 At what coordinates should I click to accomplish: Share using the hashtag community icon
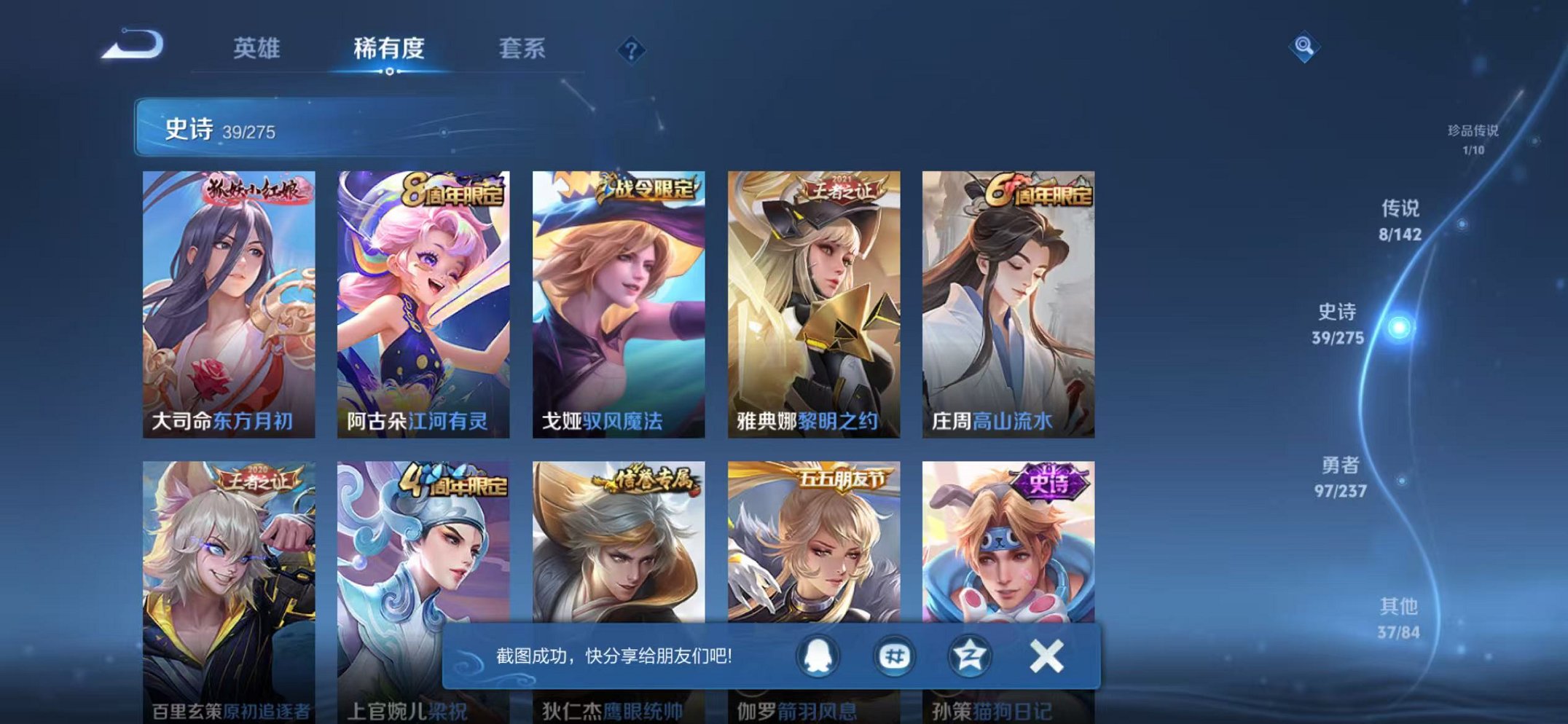coord(894,656)
